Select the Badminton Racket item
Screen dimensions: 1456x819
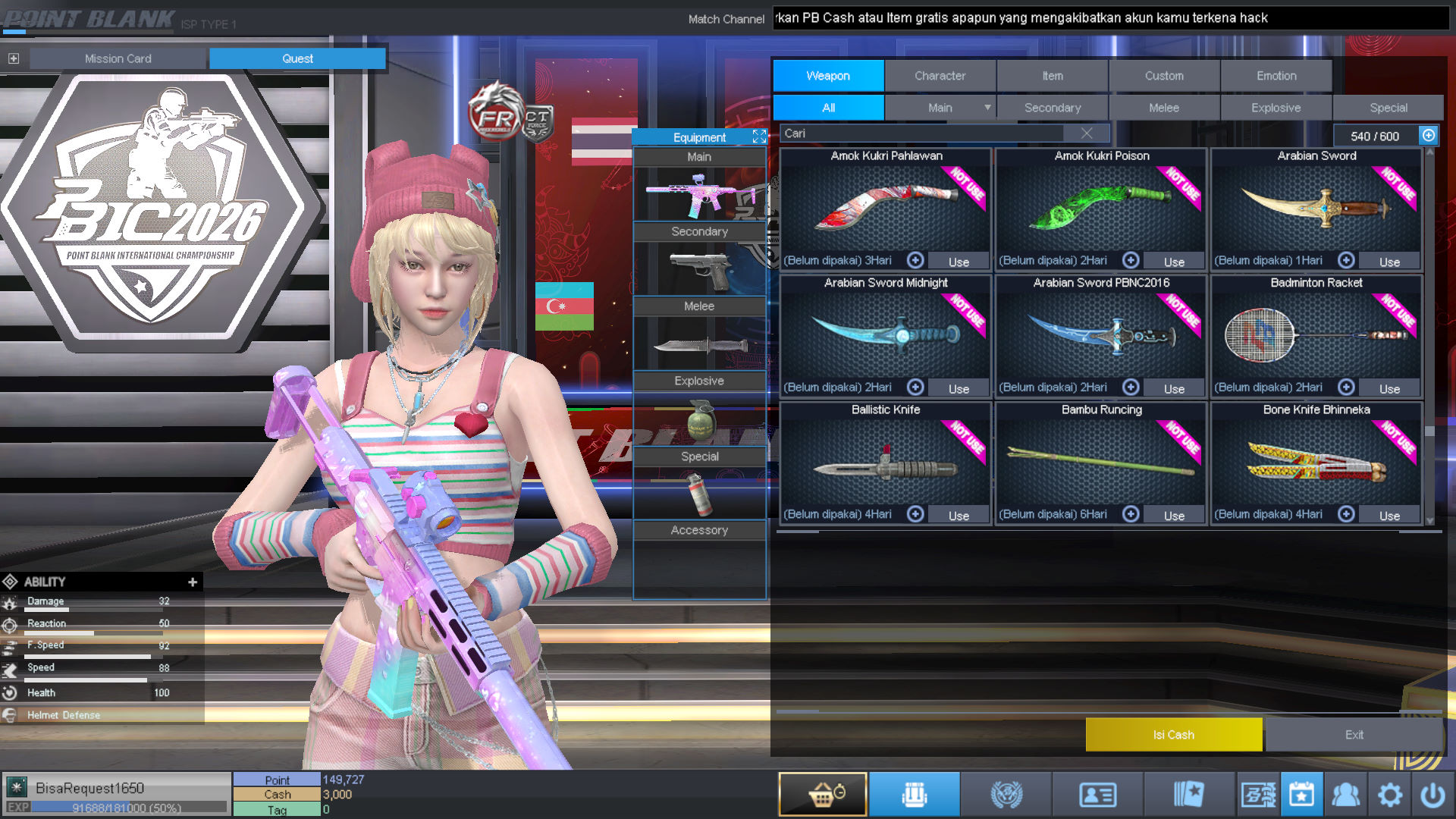[1316, 334]
